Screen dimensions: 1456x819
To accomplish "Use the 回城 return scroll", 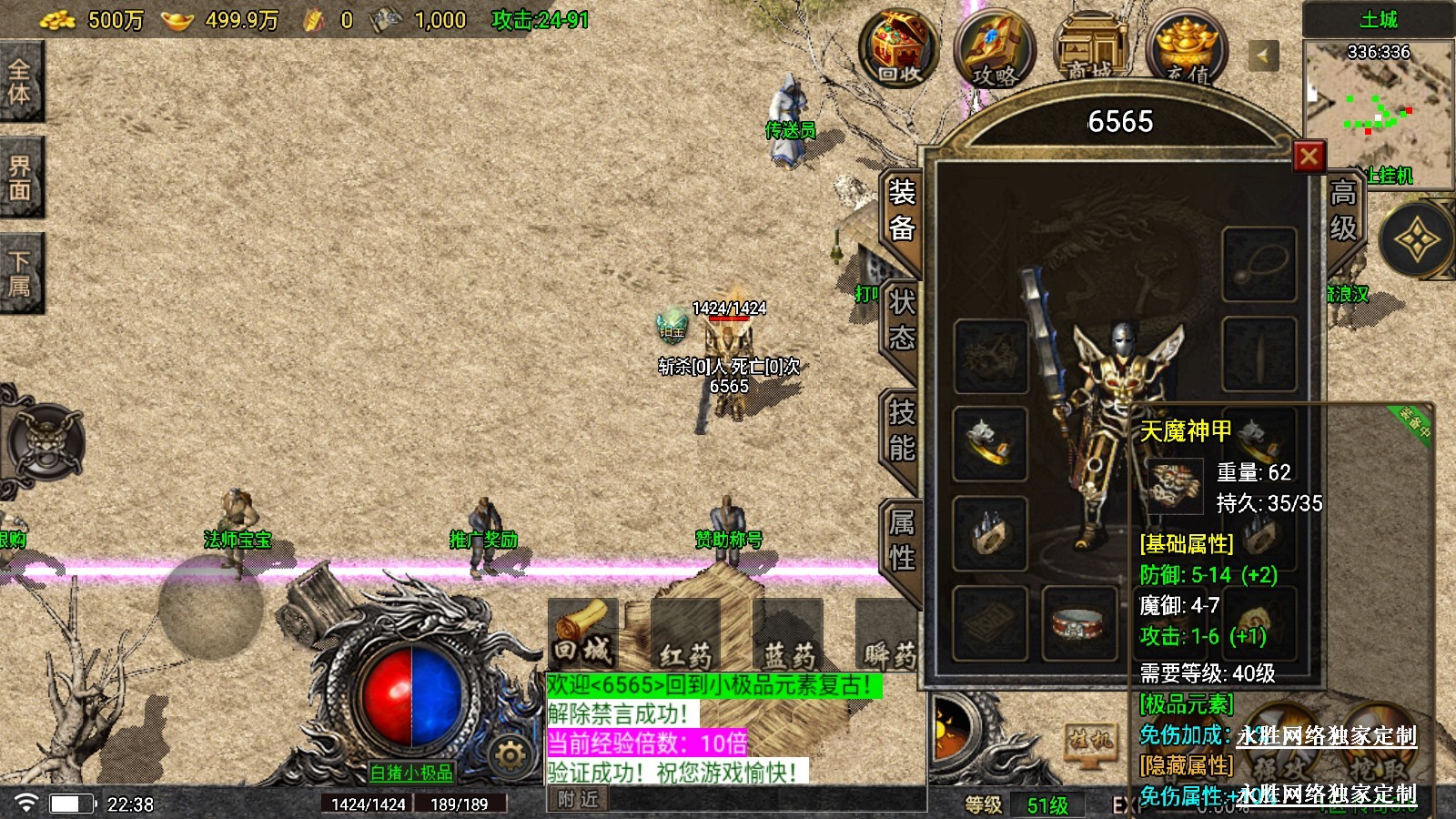I will 583,632.
